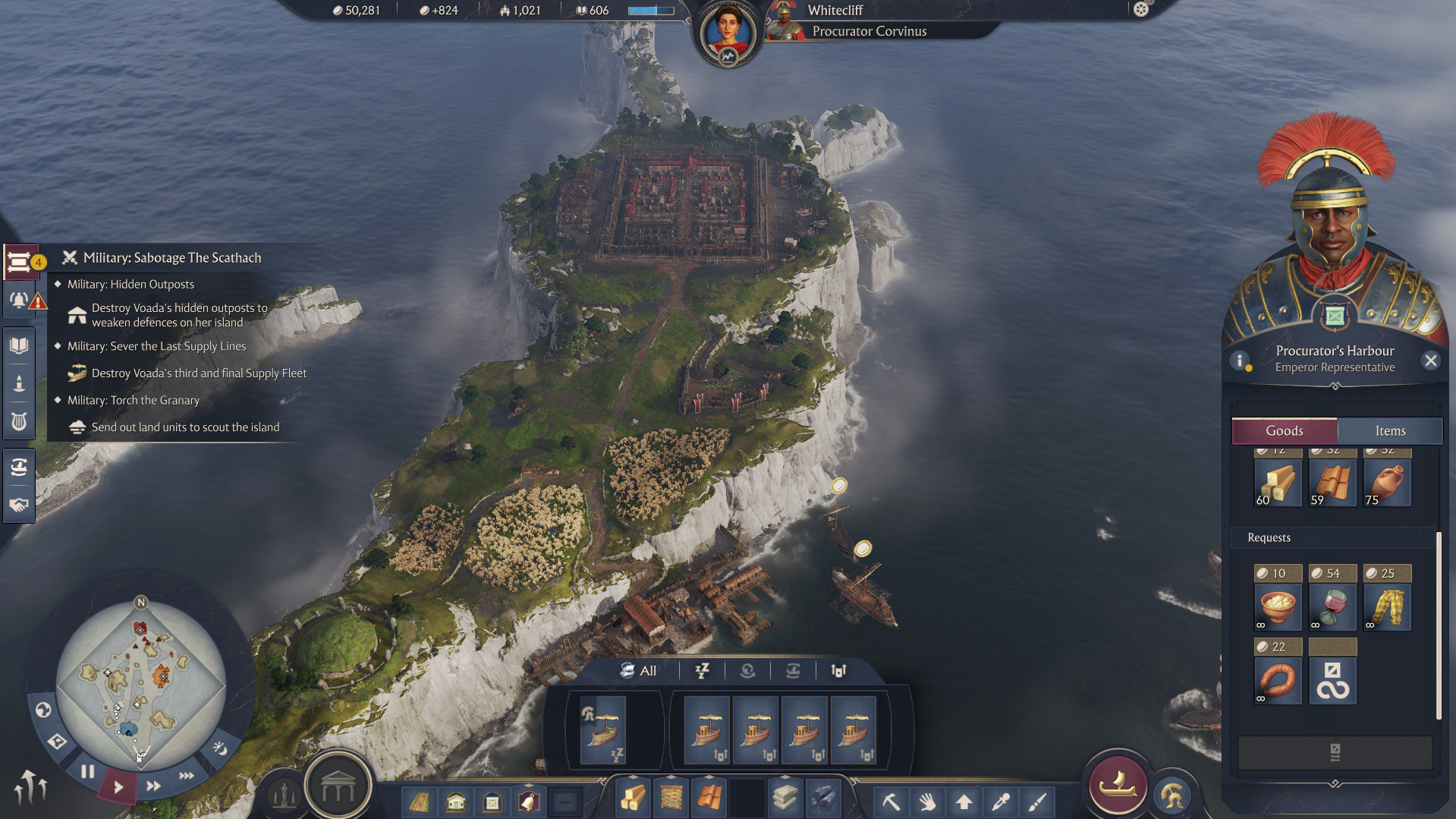Toggle infinite delivery on the porridge request
Image resolution: width=1456 pixels, height=819 pixels.
[1260, 625]
